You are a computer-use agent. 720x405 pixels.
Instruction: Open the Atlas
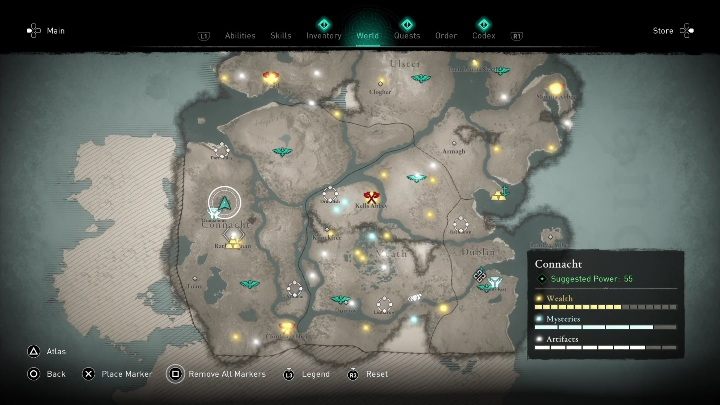(46, 352)
